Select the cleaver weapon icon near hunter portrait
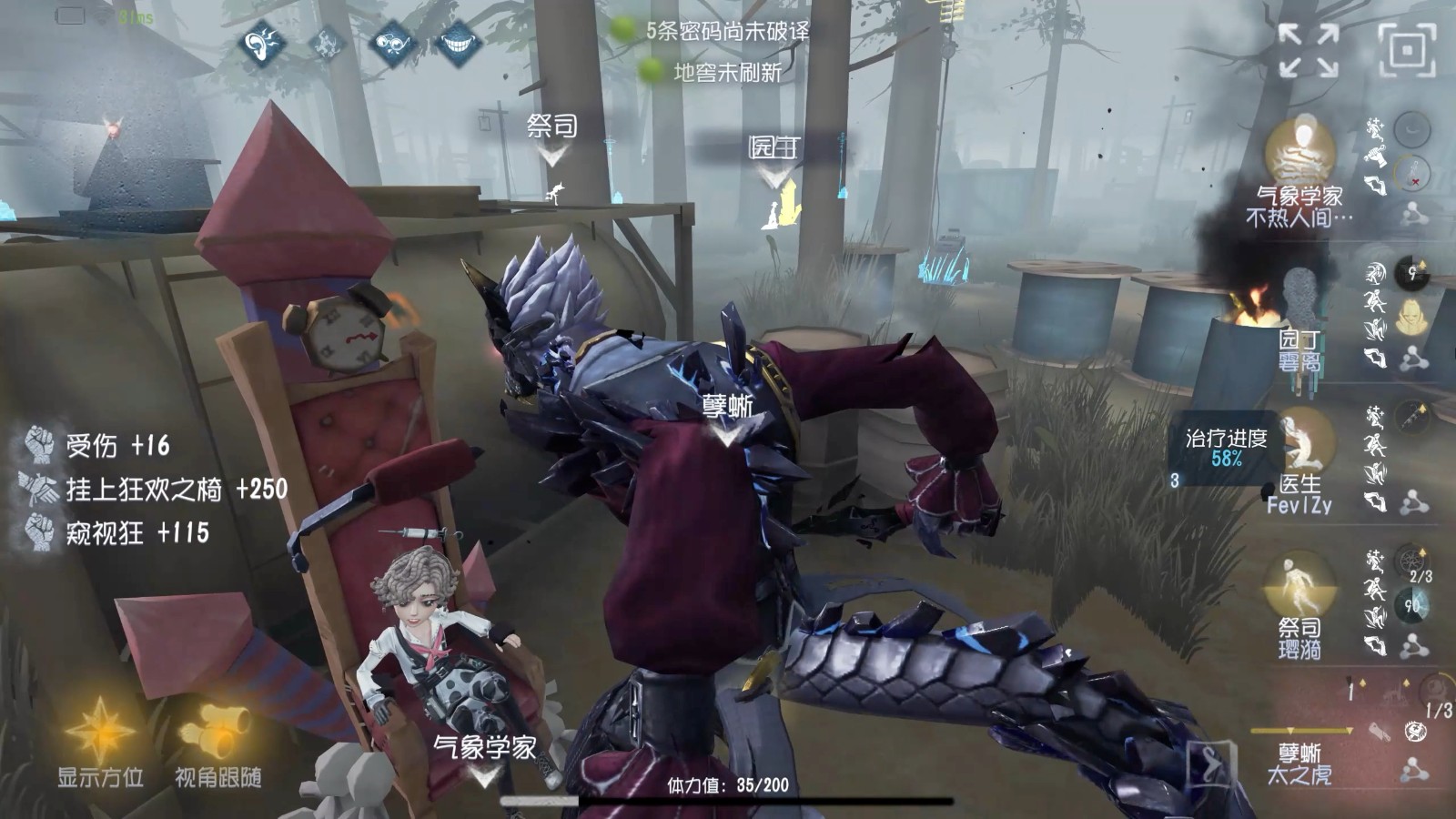 click(x=1380, y=732)
